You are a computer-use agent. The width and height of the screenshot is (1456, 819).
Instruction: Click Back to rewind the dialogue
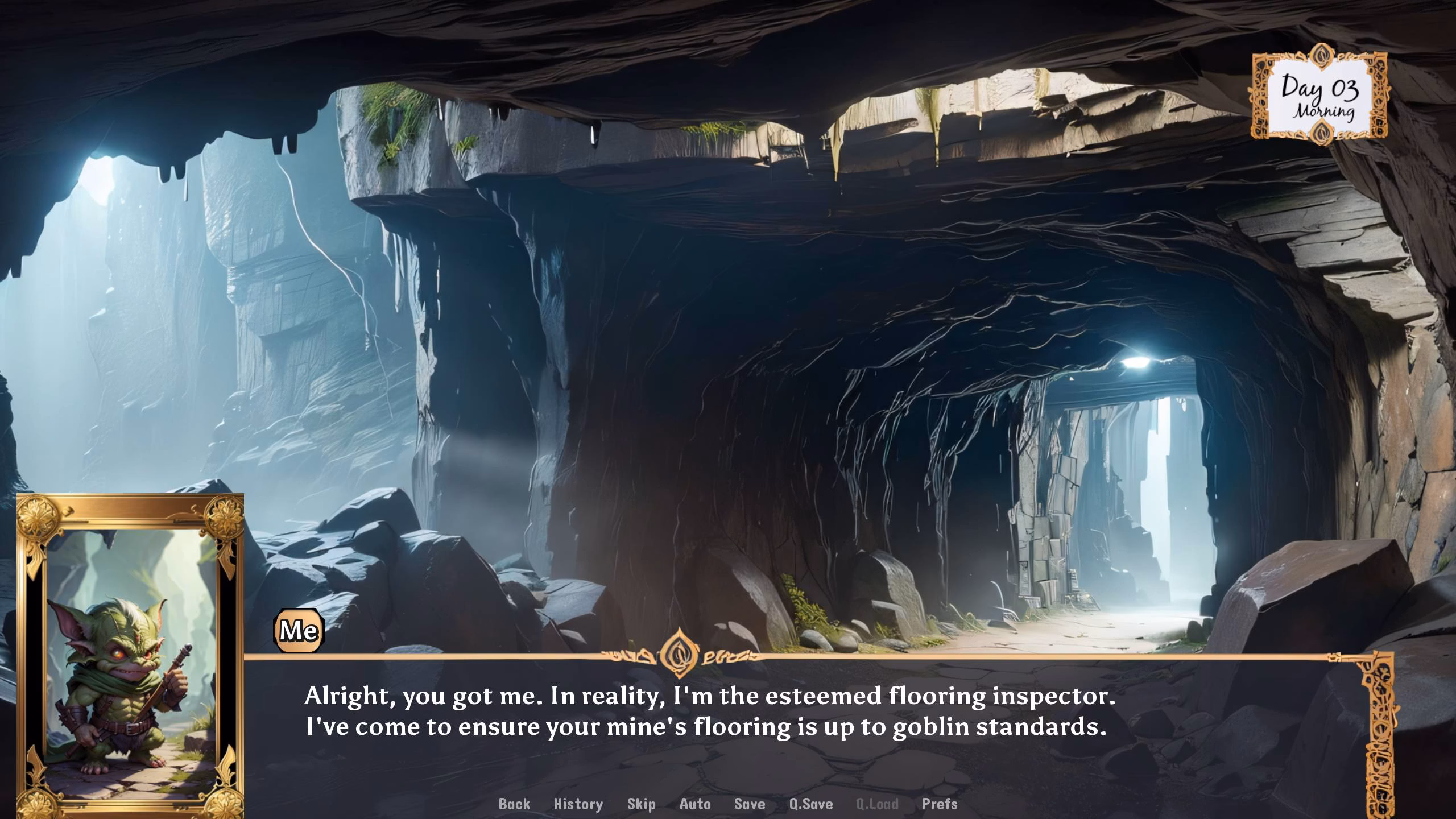tap(514, 804)
